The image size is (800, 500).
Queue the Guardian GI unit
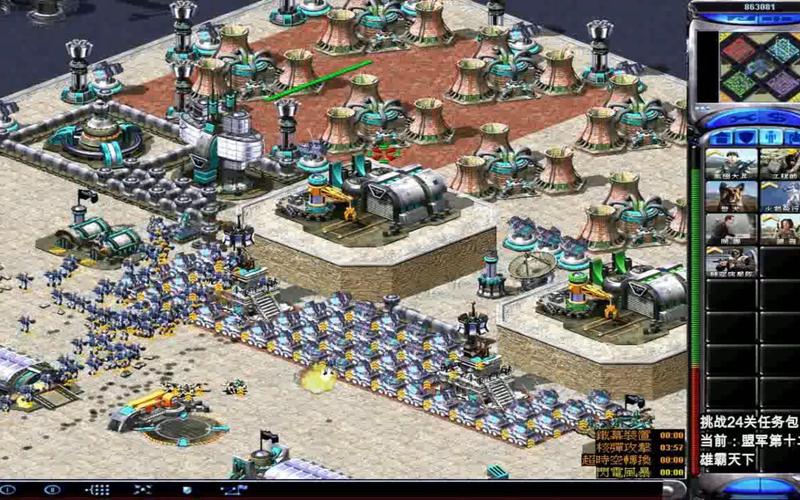tap(731, 262)
